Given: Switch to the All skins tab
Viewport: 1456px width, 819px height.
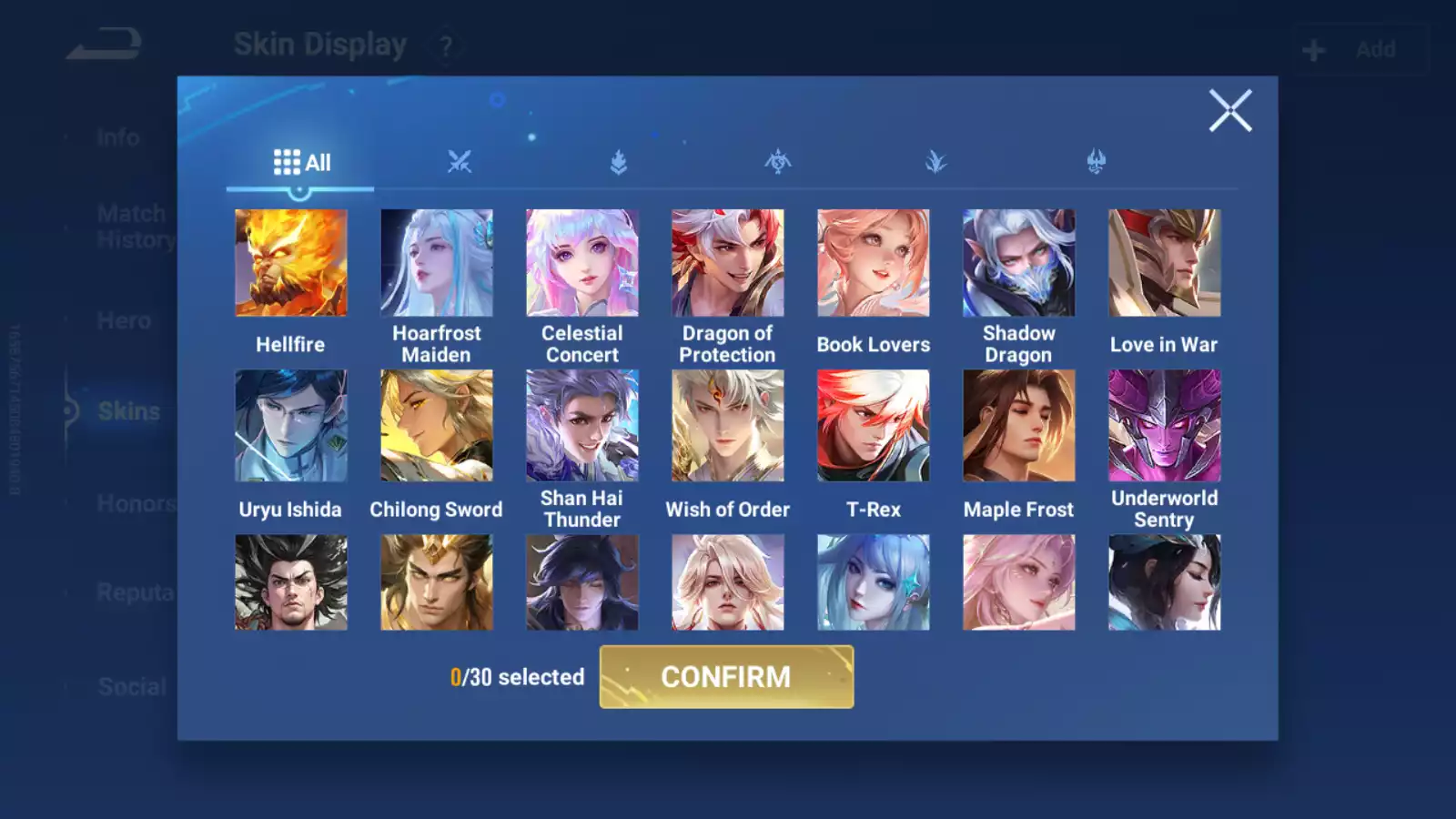Looking at the screenshot, I should 302,161.
